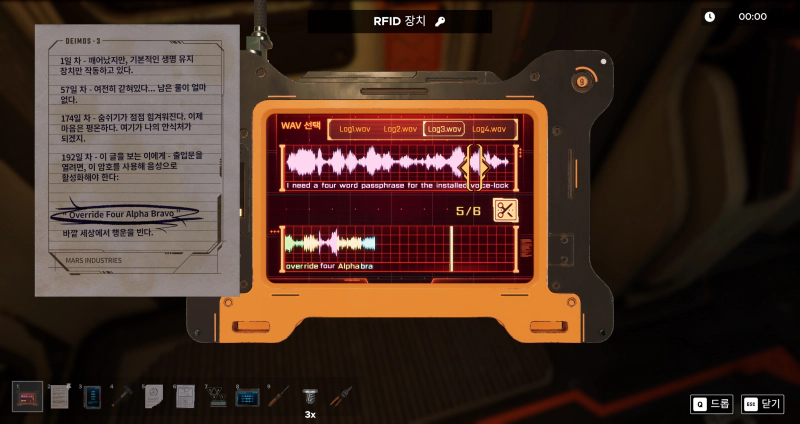Select the blue tablet in hotbar slot 3
Image resolution: width=800 pixels, height=424 pixels.
[91, 396]
